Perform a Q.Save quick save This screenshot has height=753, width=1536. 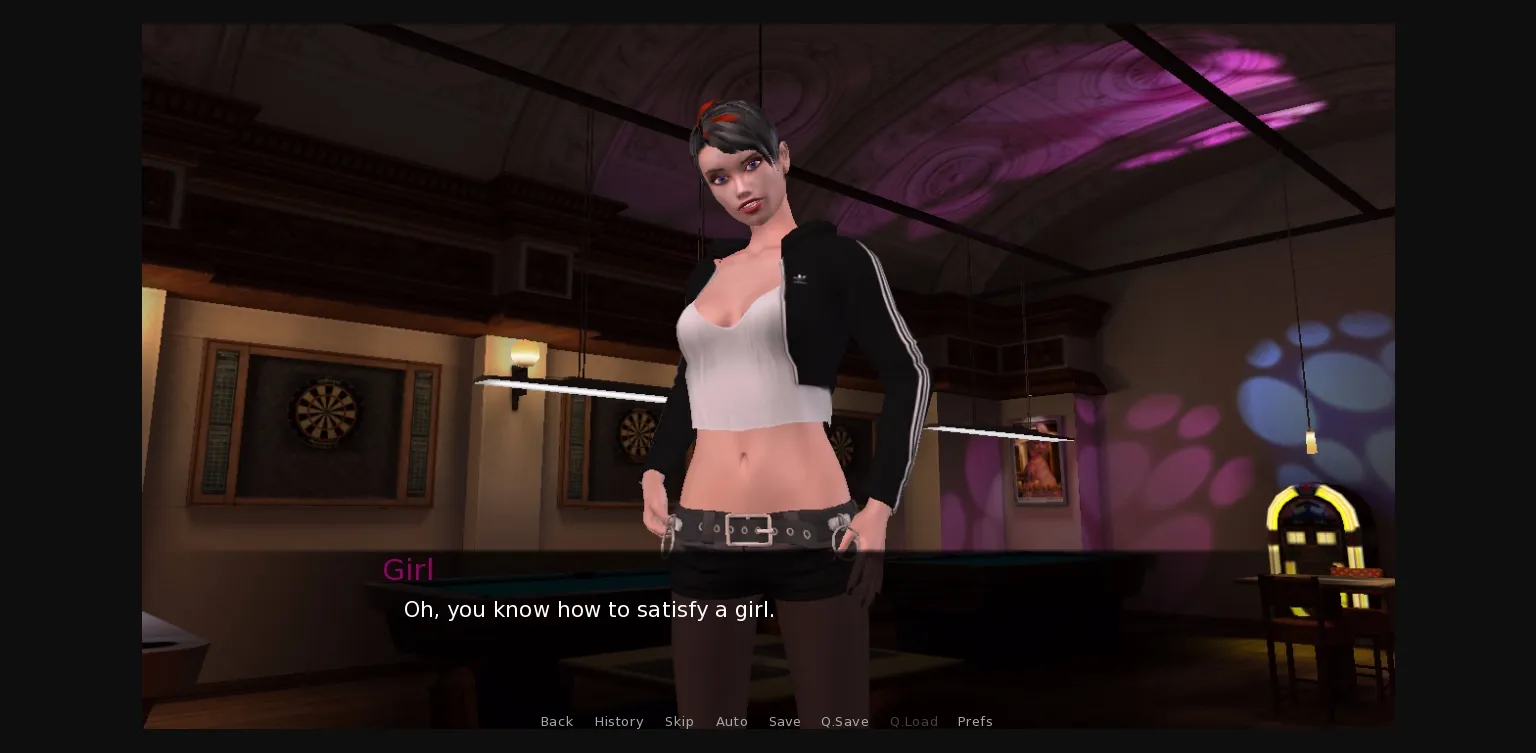844,721
